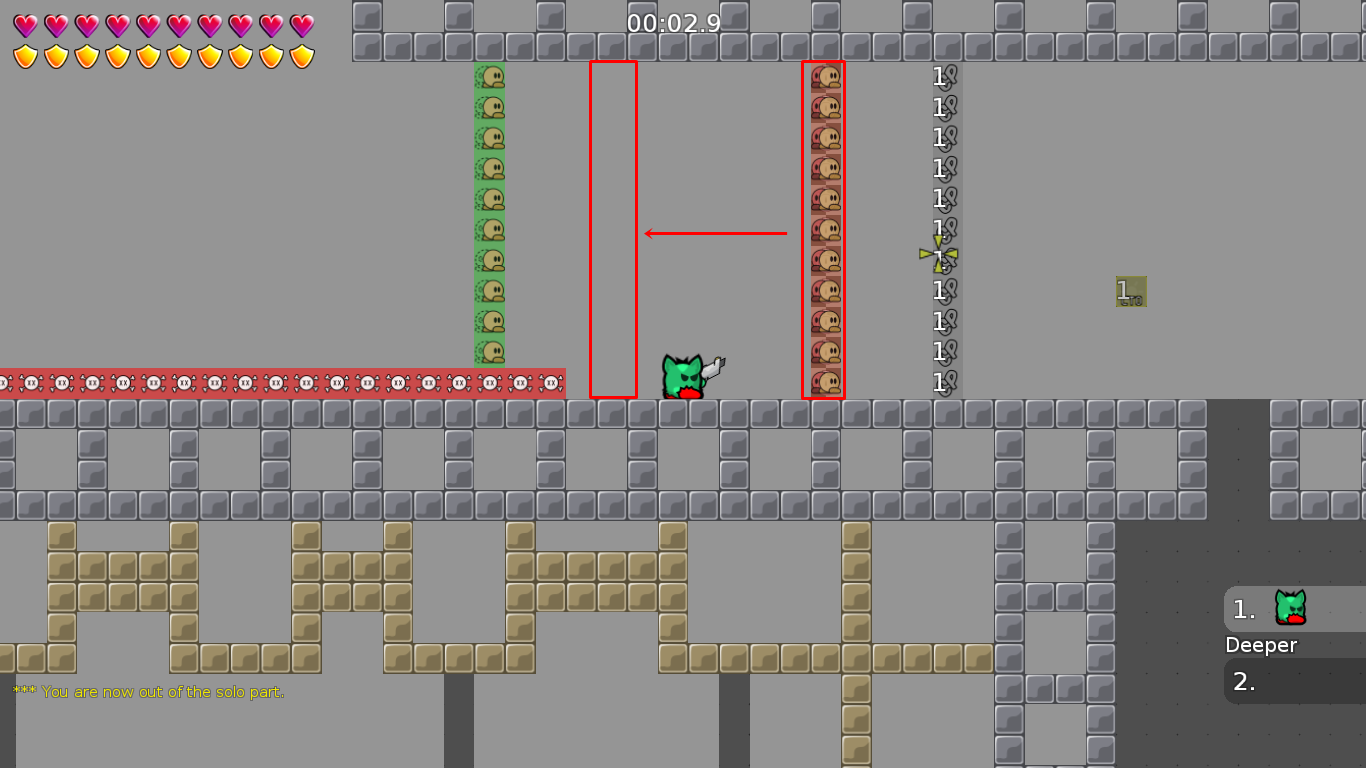Image resolution: width=1366 pixels, height=768 pixels.
Task: Click the green player tee holding the weapon
Action: pos(684,374)
